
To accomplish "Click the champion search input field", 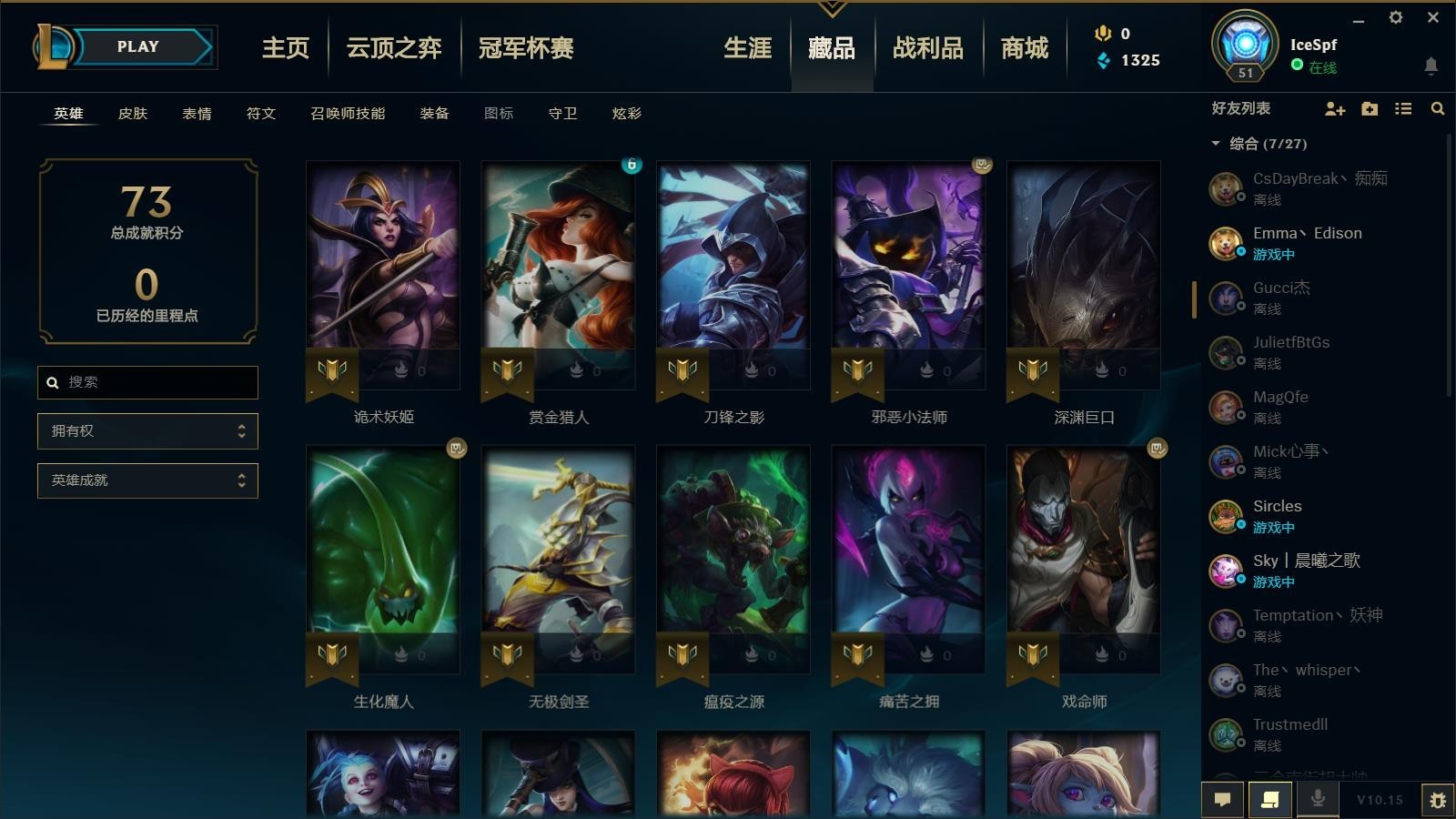I will [147, 382].
